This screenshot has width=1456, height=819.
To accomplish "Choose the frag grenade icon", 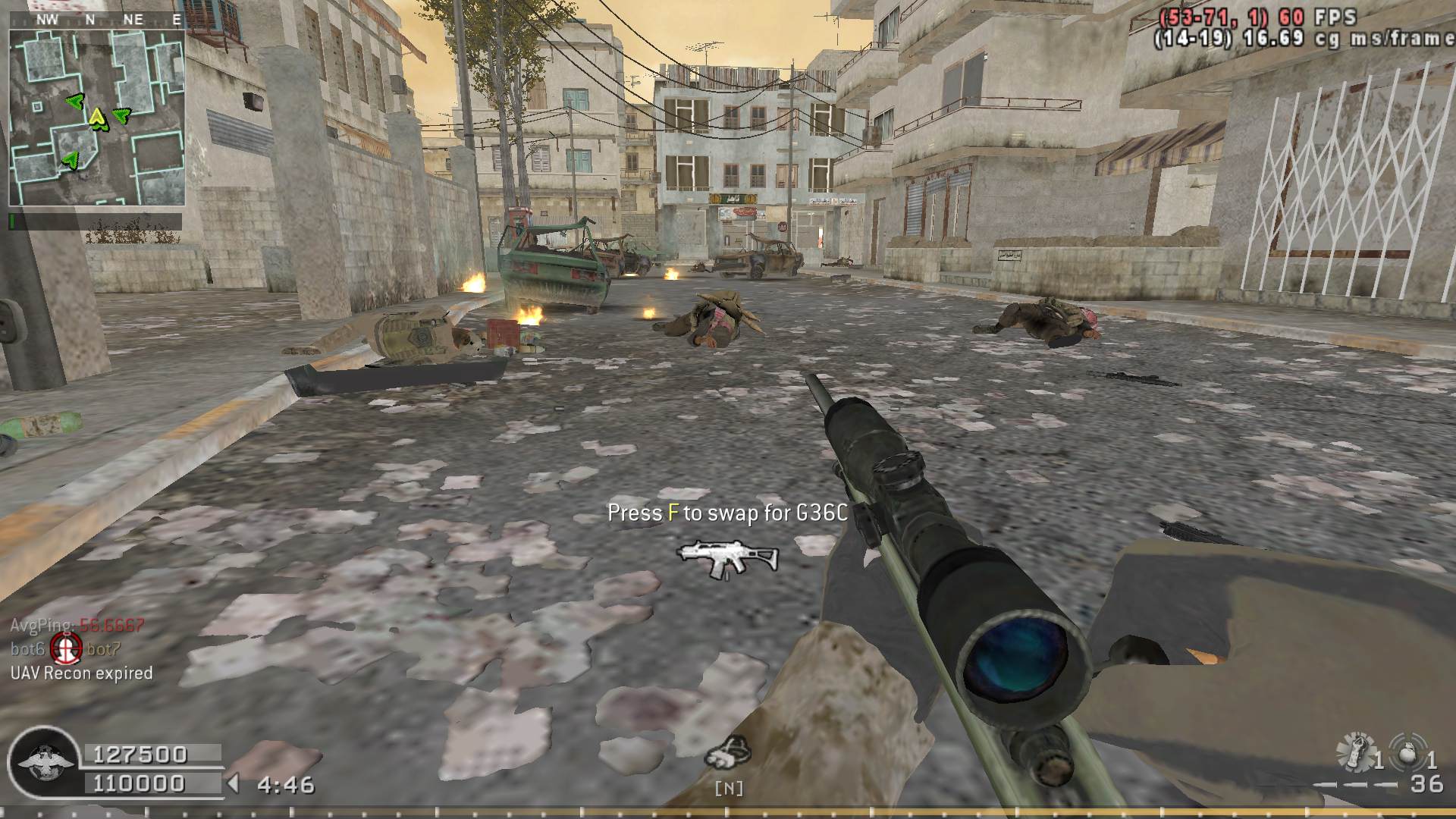I will [1407, 752].
